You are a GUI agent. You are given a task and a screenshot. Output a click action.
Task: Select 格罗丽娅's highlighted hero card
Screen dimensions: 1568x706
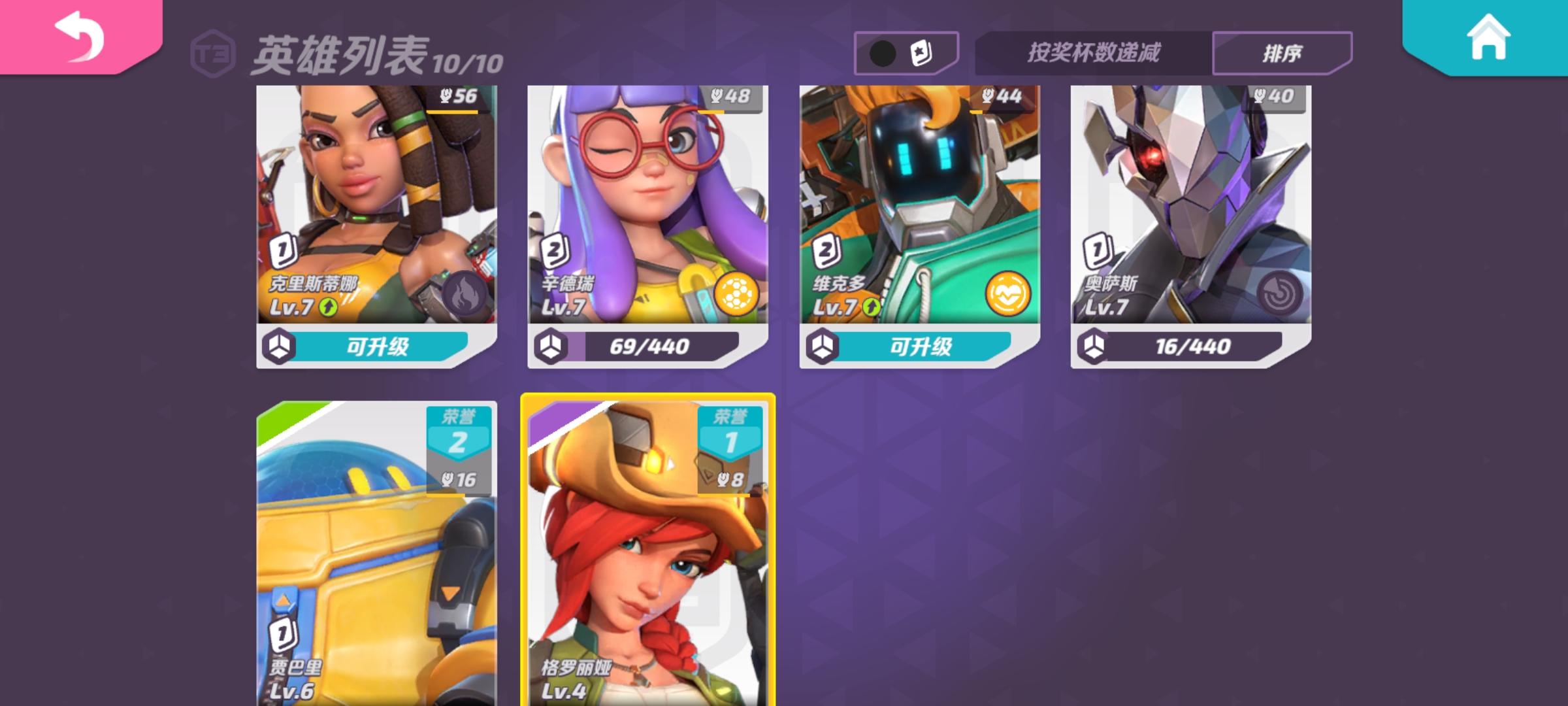647,556
